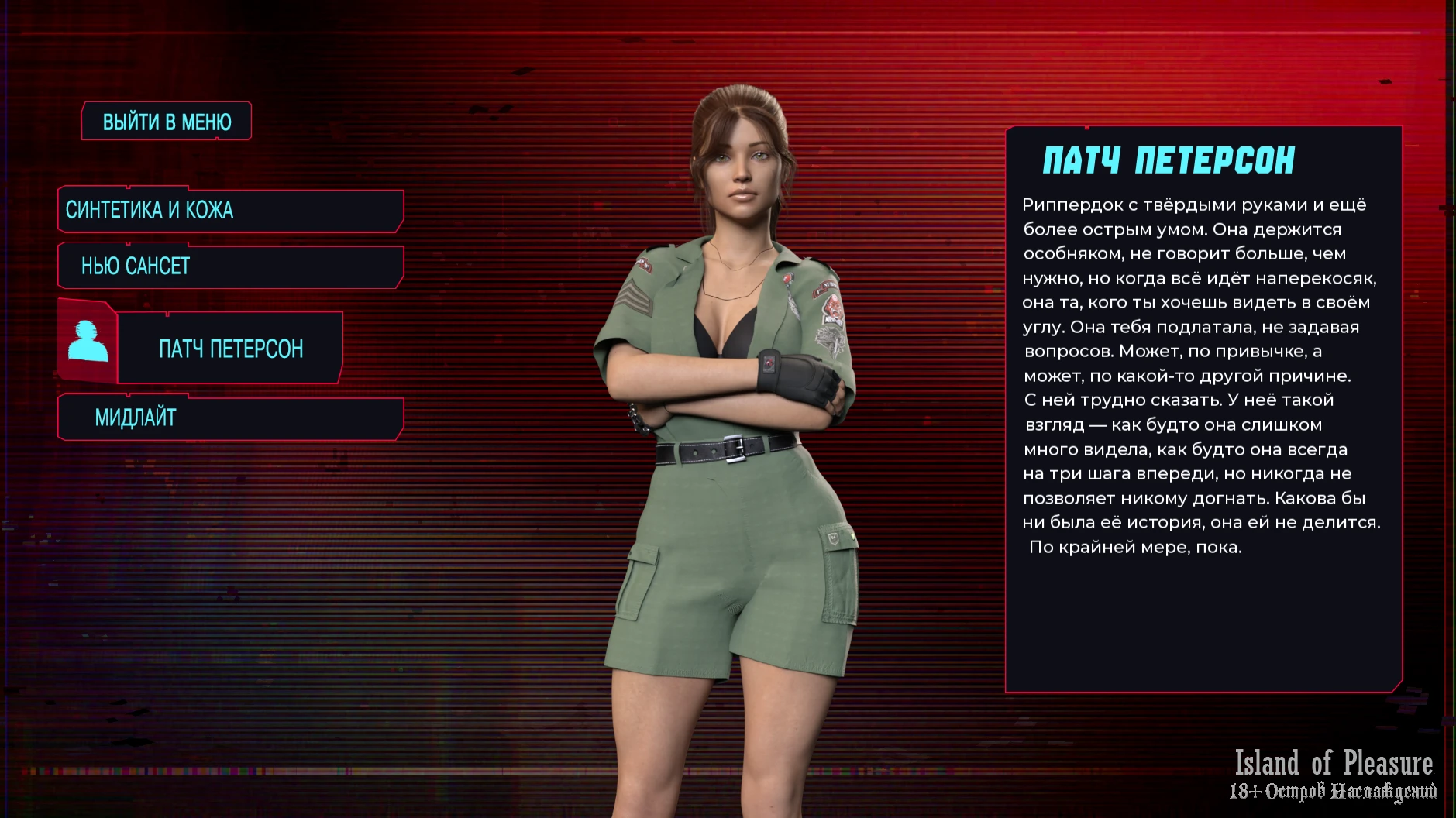This screenshot has height=818, width=1456.
Task: Choose the ПАТЧ ПЕТЕРСОН character entry
Action: tap(230, 349)
